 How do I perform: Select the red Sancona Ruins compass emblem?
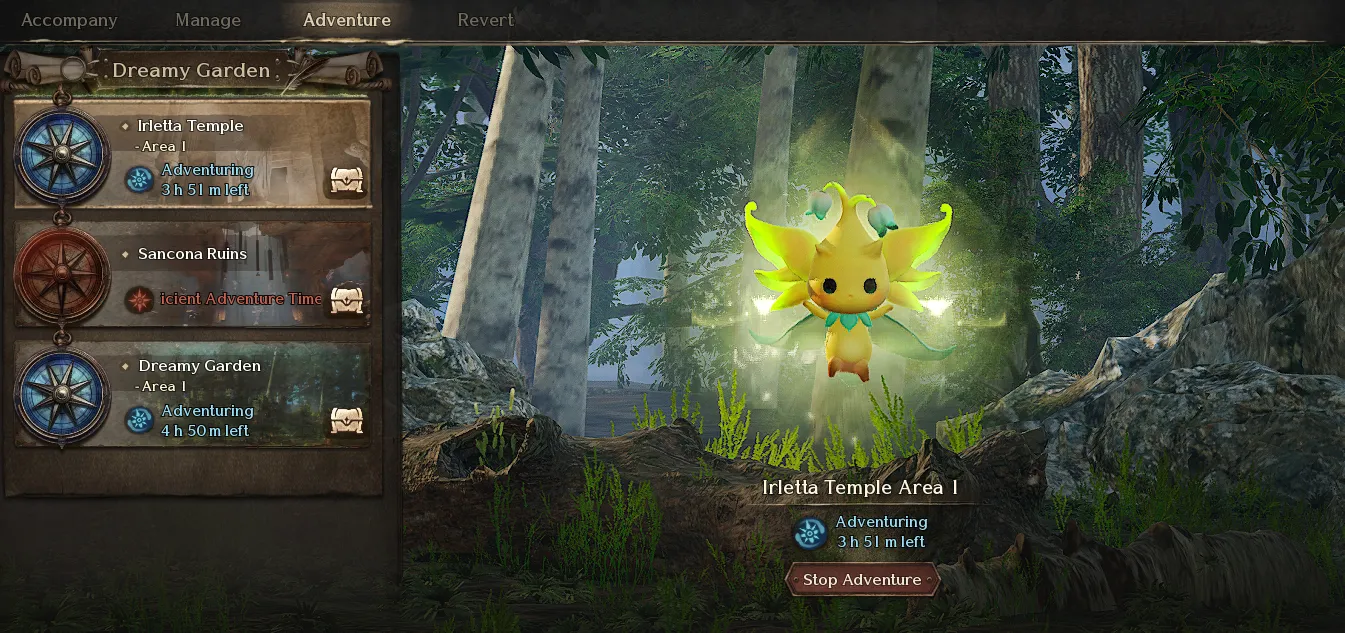(62, 273)
